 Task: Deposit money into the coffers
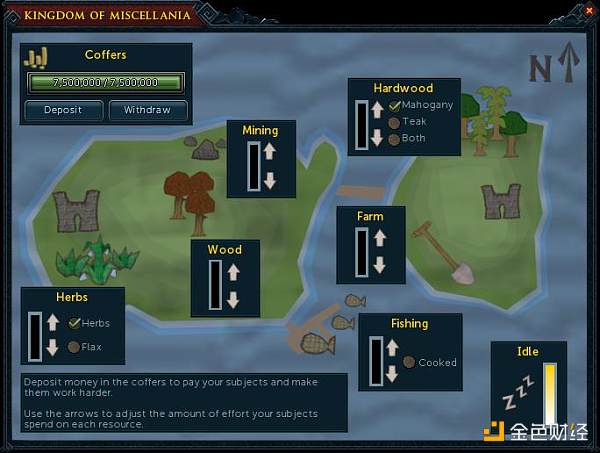tap(63, 110)
